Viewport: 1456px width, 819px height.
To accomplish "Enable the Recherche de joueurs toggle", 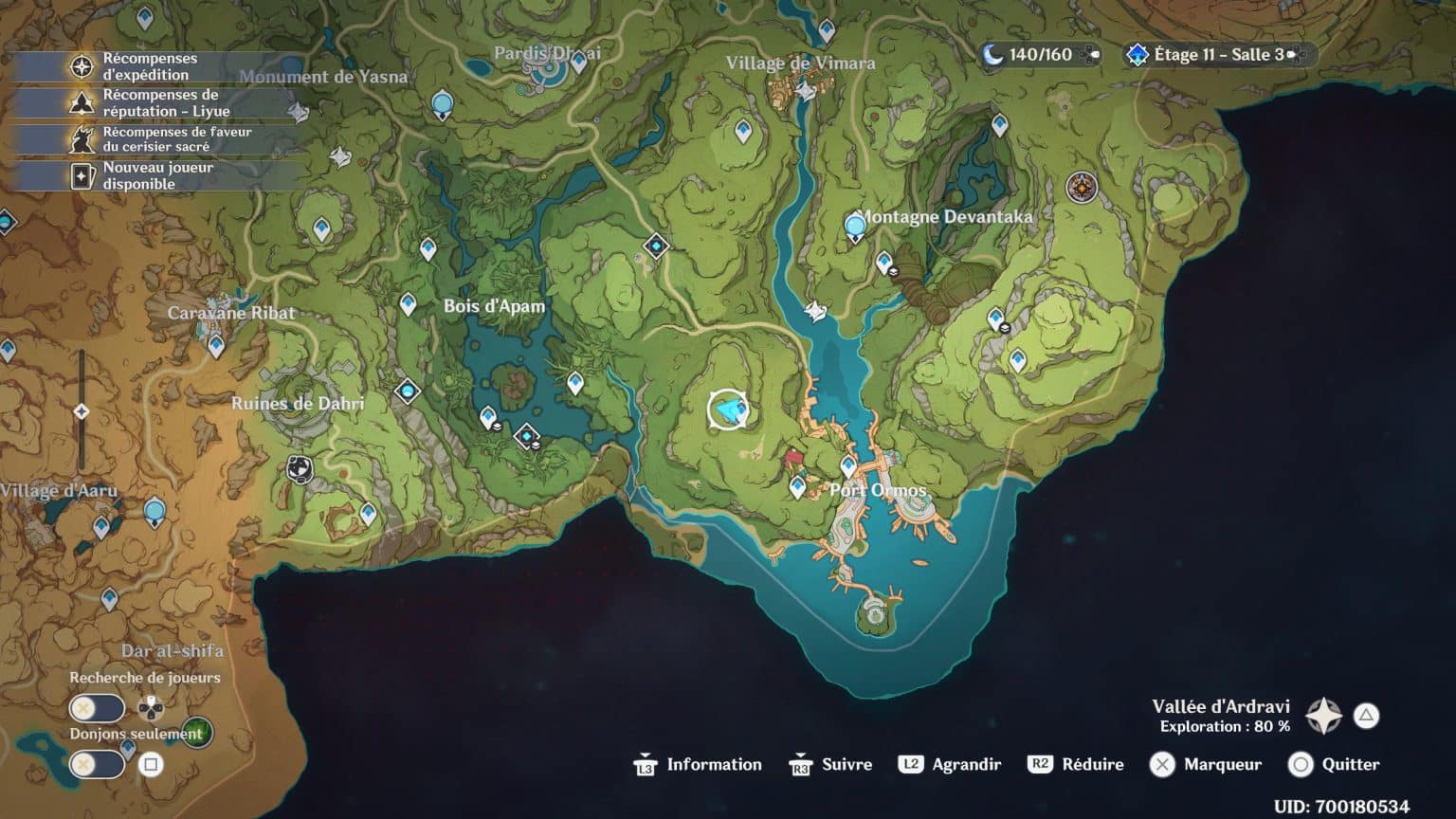I will point(95,709).
